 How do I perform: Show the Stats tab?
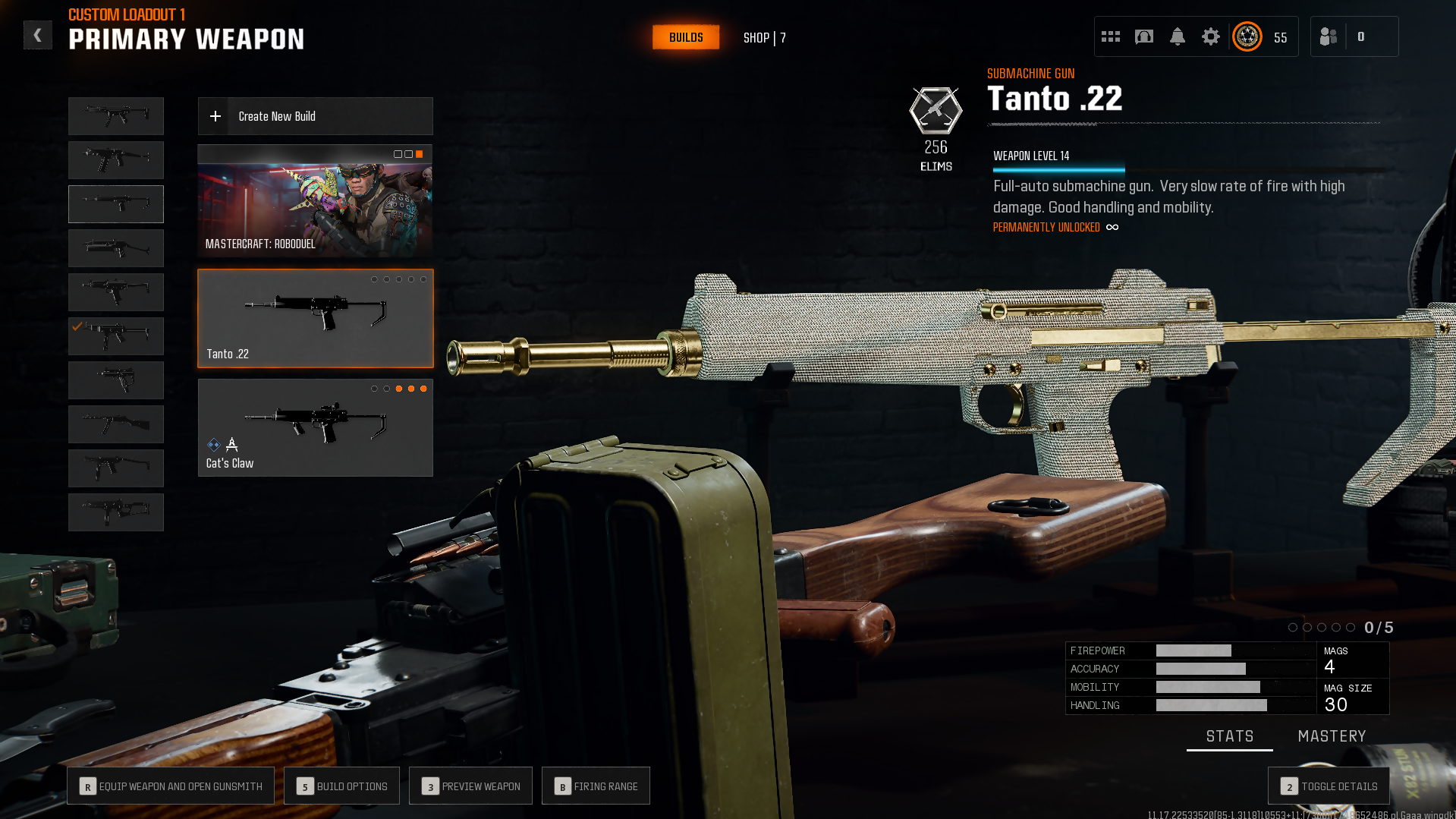tap(1230, 736)
